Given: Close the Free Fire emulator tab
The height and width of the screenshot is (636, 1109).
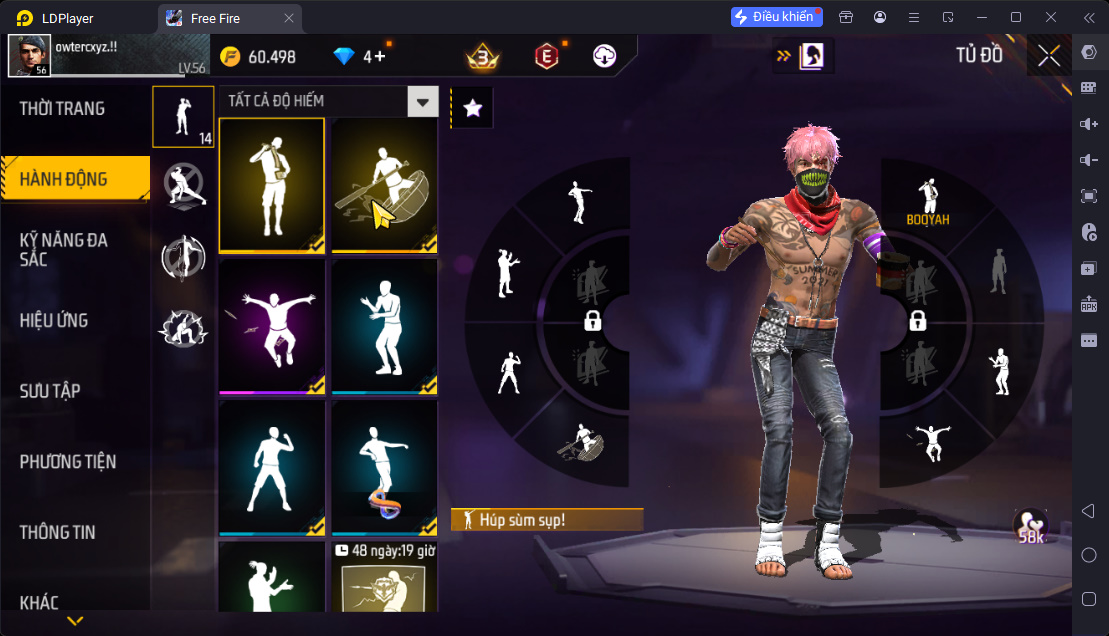Looking at the screenshot, I should coord(289,18).
